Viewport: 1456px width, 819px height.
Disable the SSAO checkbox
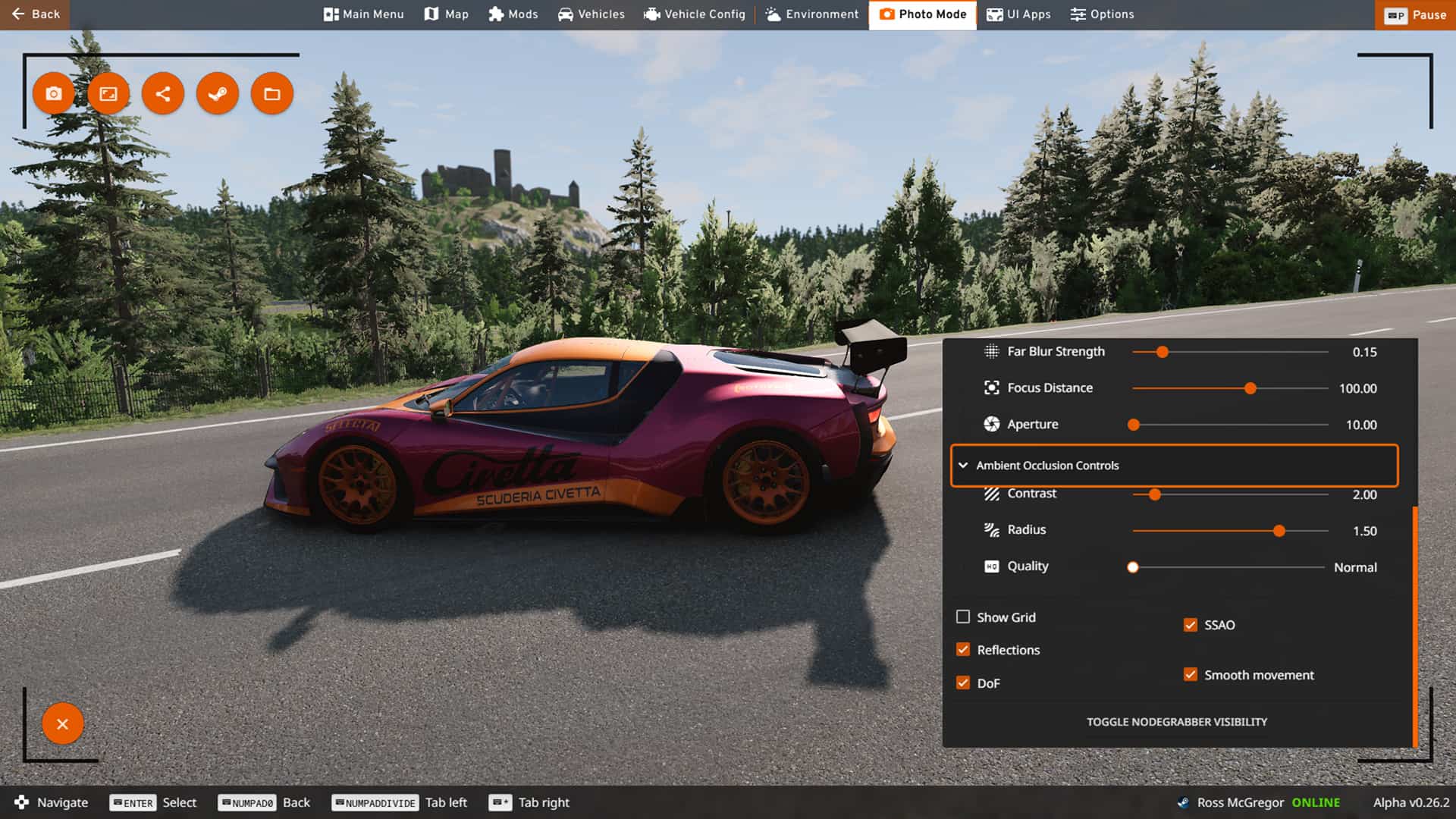[1191, 625]
